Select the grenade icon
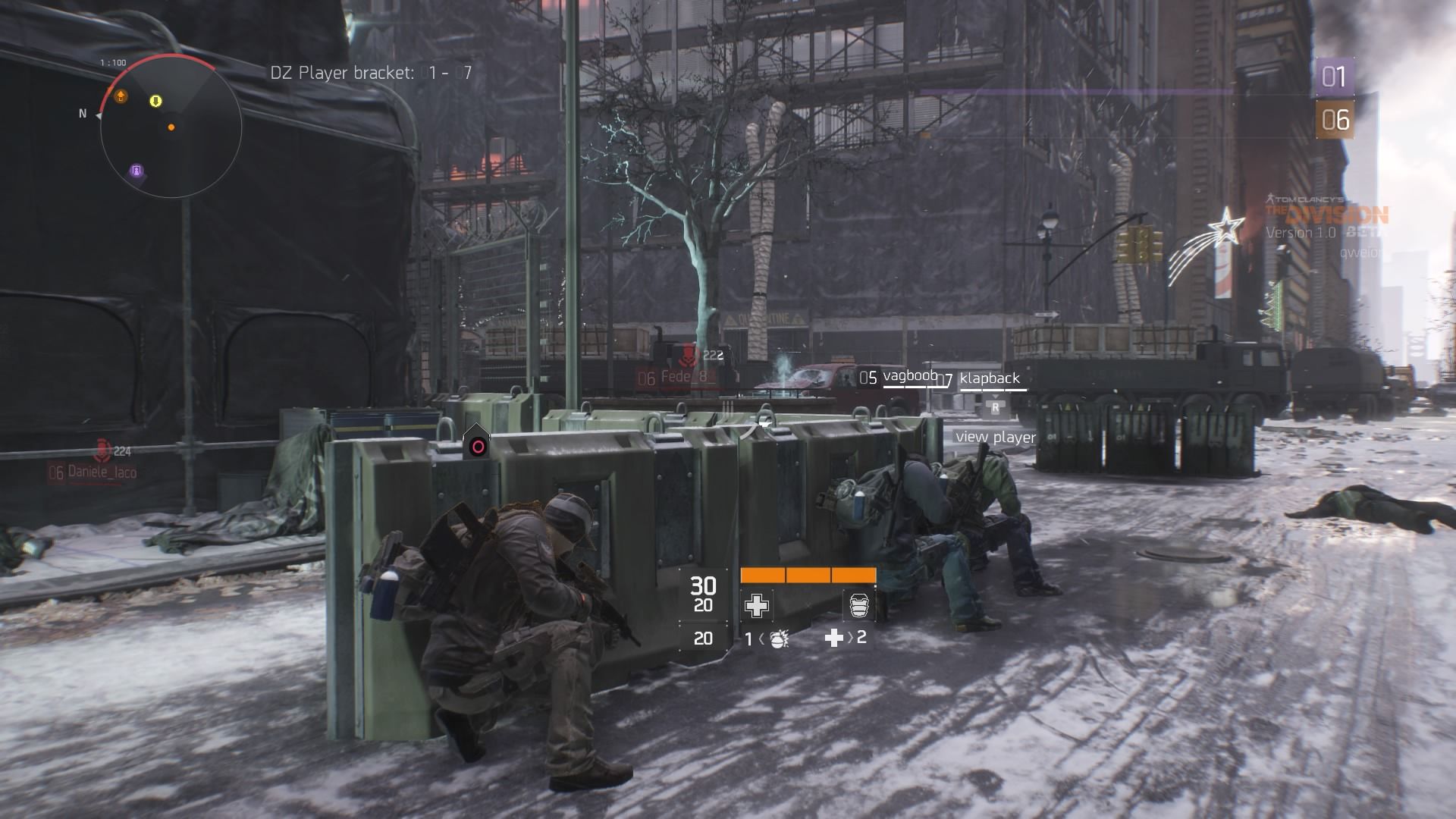 tap(777, 639)
